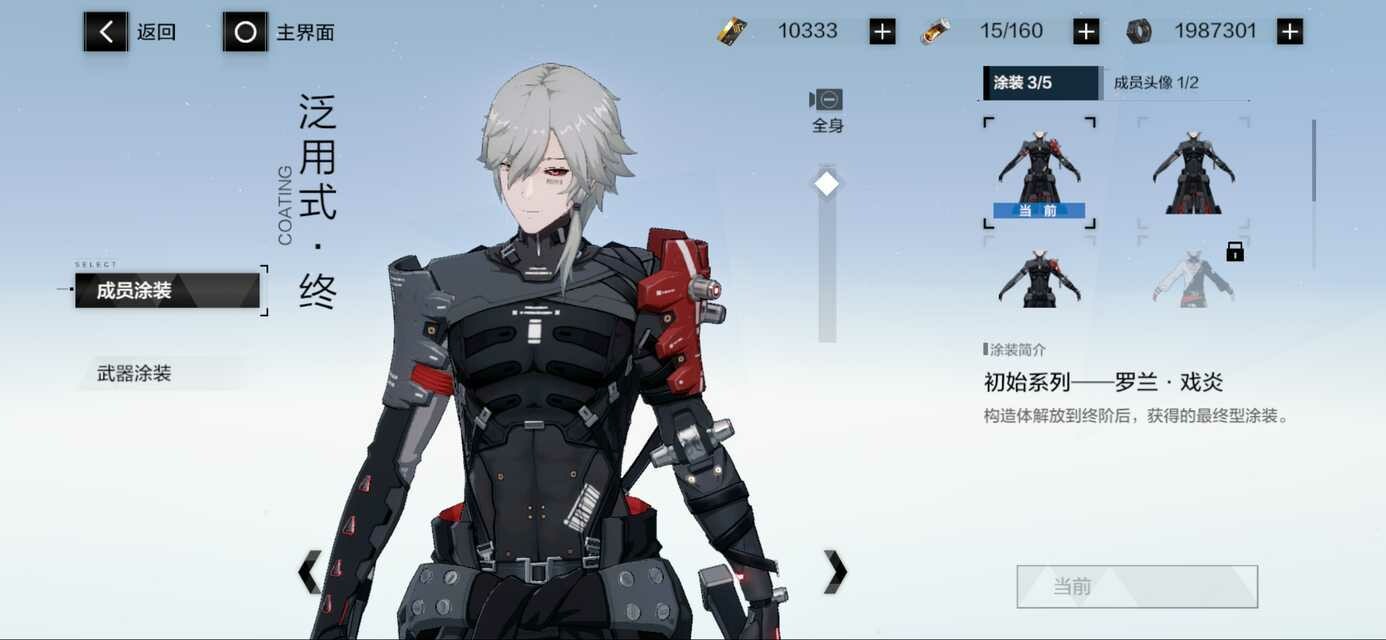Viewport: 1386px width, 640px height.
Task: Switch to the 成员头像 1/2 tab
Action: [x=1156, y=83]
